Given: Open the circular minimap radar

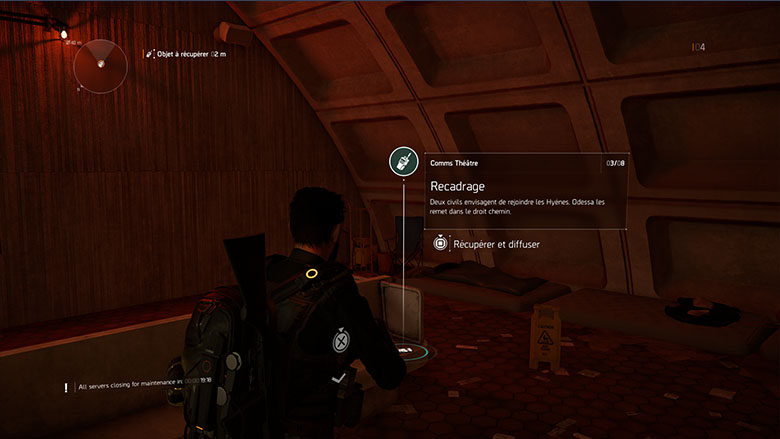Looking at the screenshot, I should [100, 65].
